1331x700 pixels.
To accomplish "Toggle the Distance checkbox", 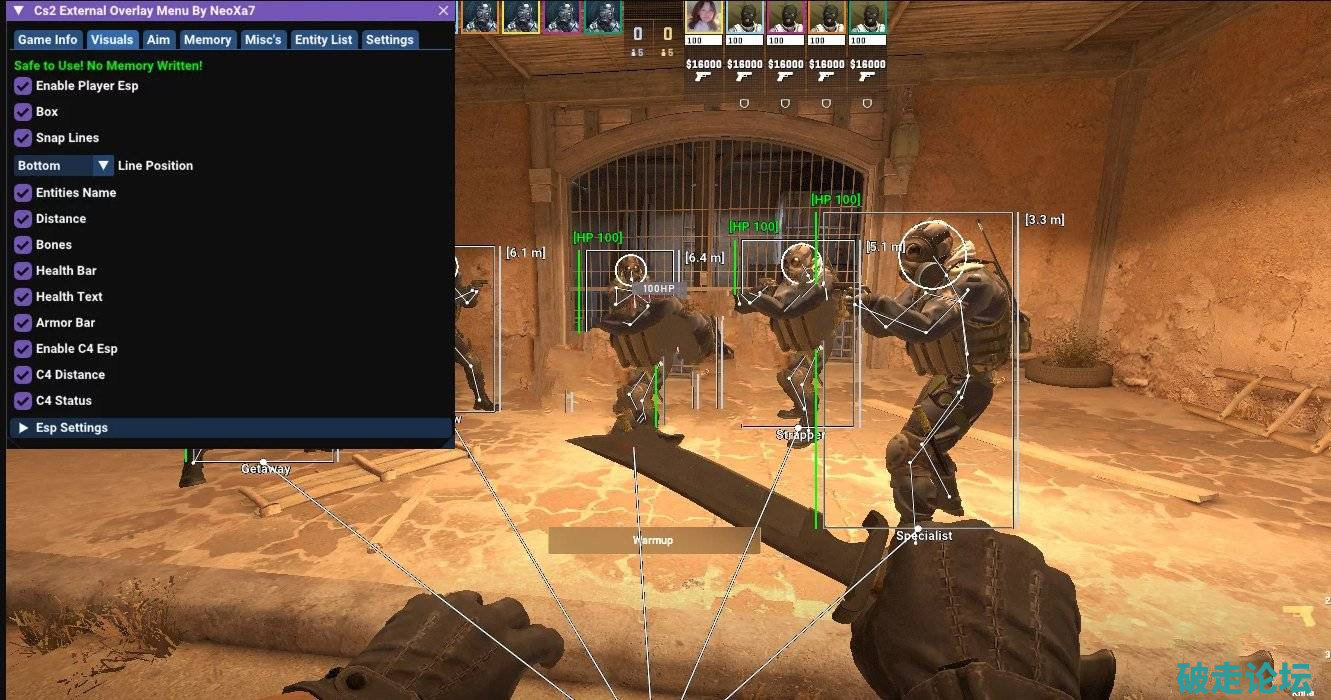I will (x=23, y=219).
